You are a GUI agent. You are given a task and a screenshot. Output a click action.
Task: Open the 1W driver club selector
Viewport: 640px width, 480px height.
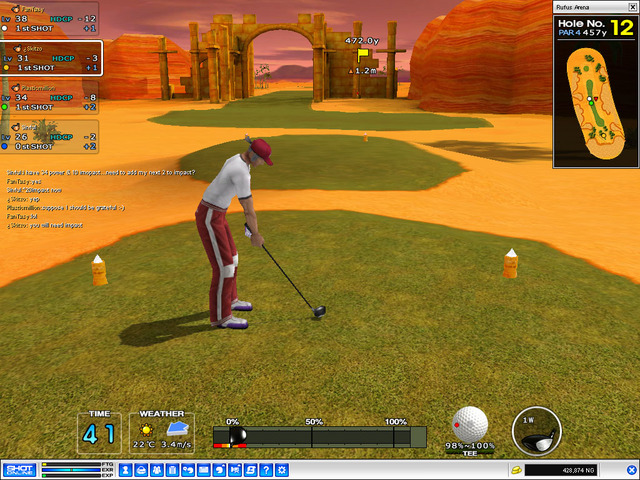[536, 429]
